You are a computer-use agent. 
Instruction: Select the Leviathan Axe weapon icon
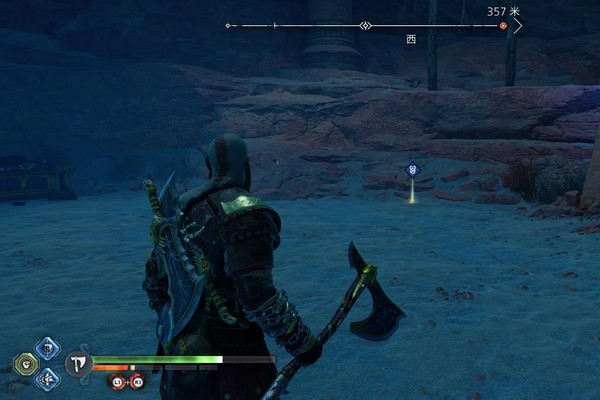tap(77, 363)
